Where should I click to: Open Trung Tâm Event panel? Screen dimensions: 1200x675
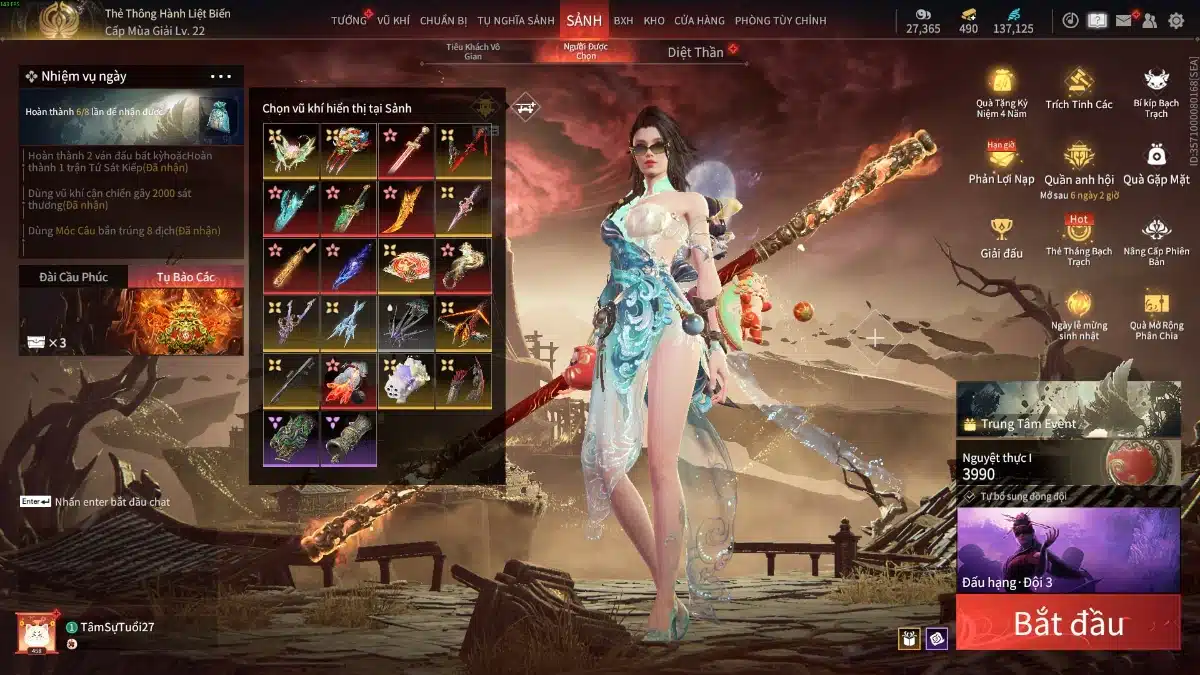point(1019,424)
